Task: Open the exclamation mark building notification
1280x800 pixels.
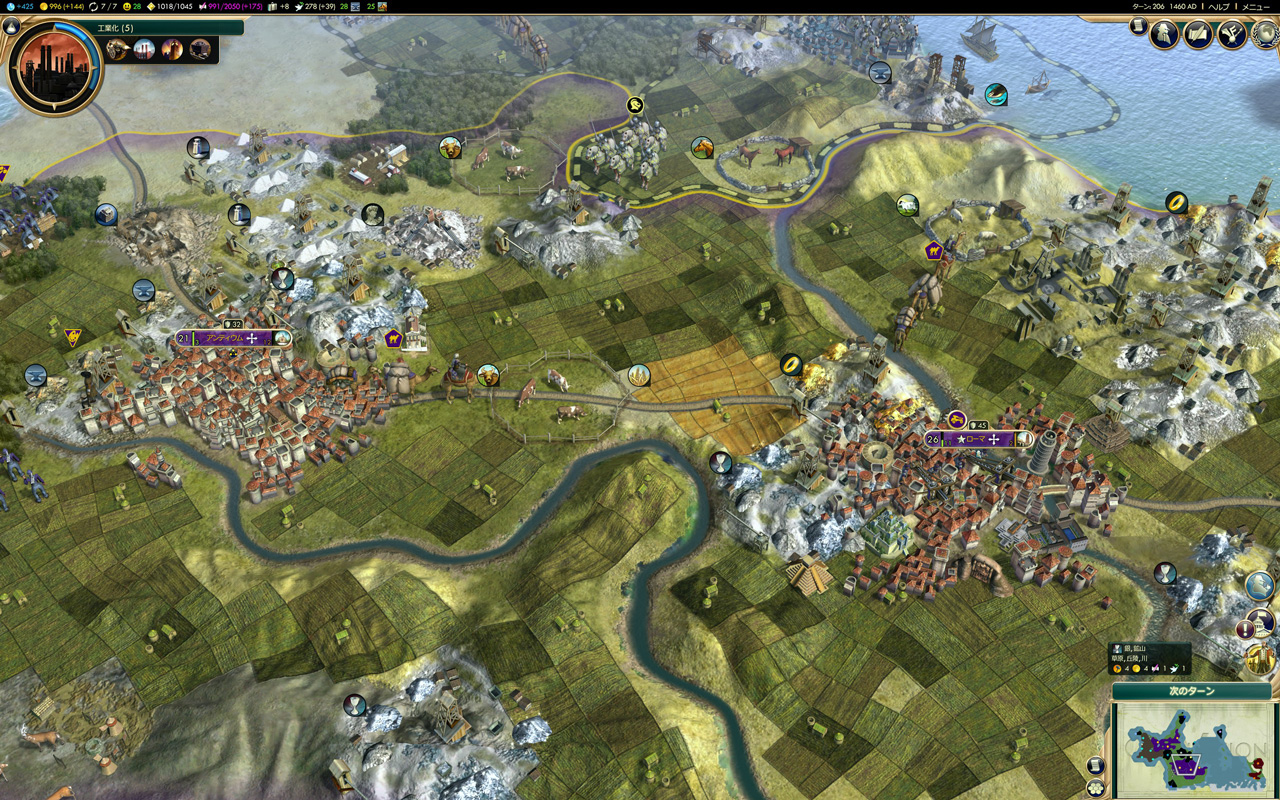Action: [x=1246, y=629]
